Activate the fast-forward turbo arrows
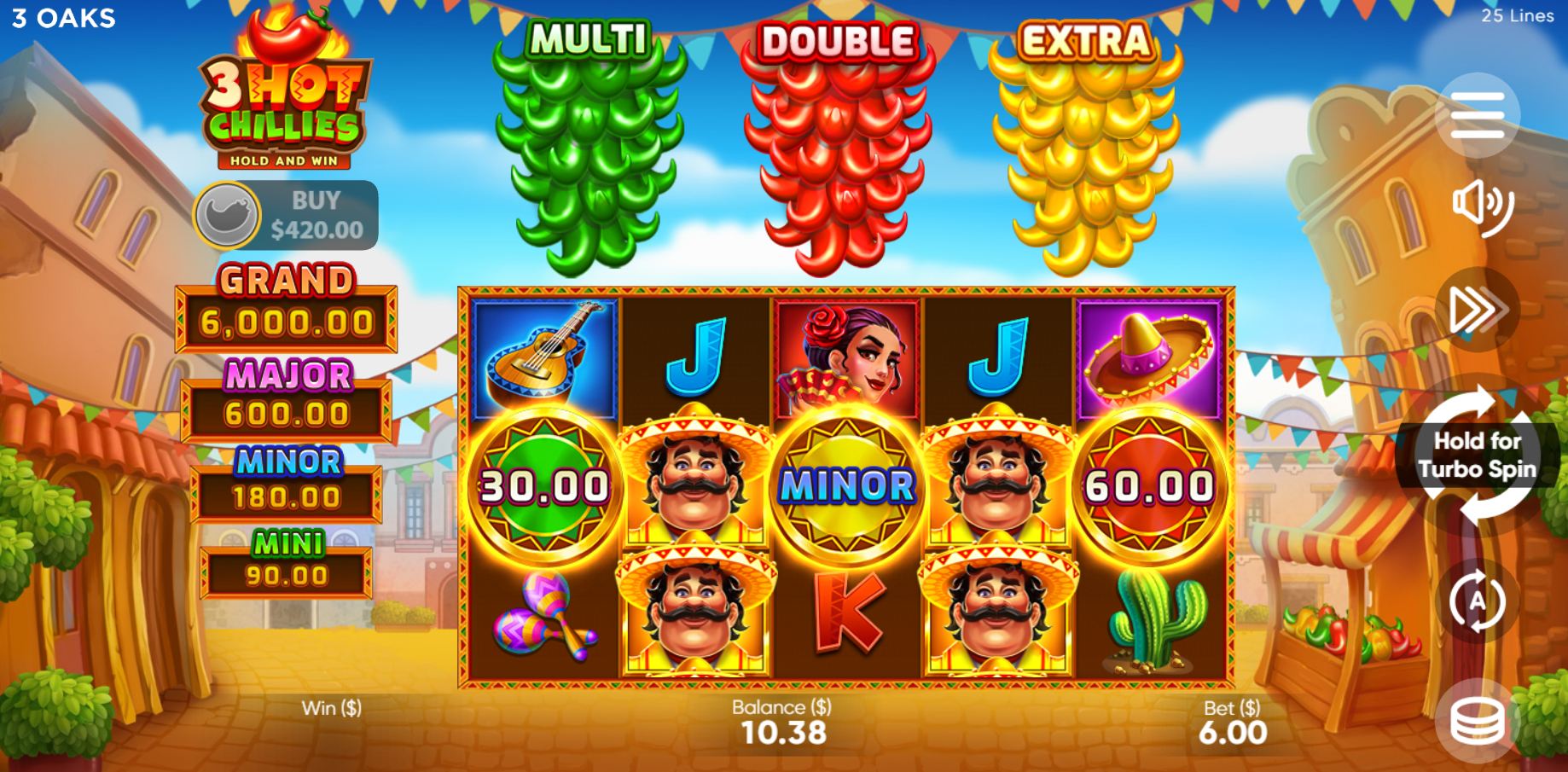The width and height of the screenshot is (1568, 772). click(x=1477, y=310)
